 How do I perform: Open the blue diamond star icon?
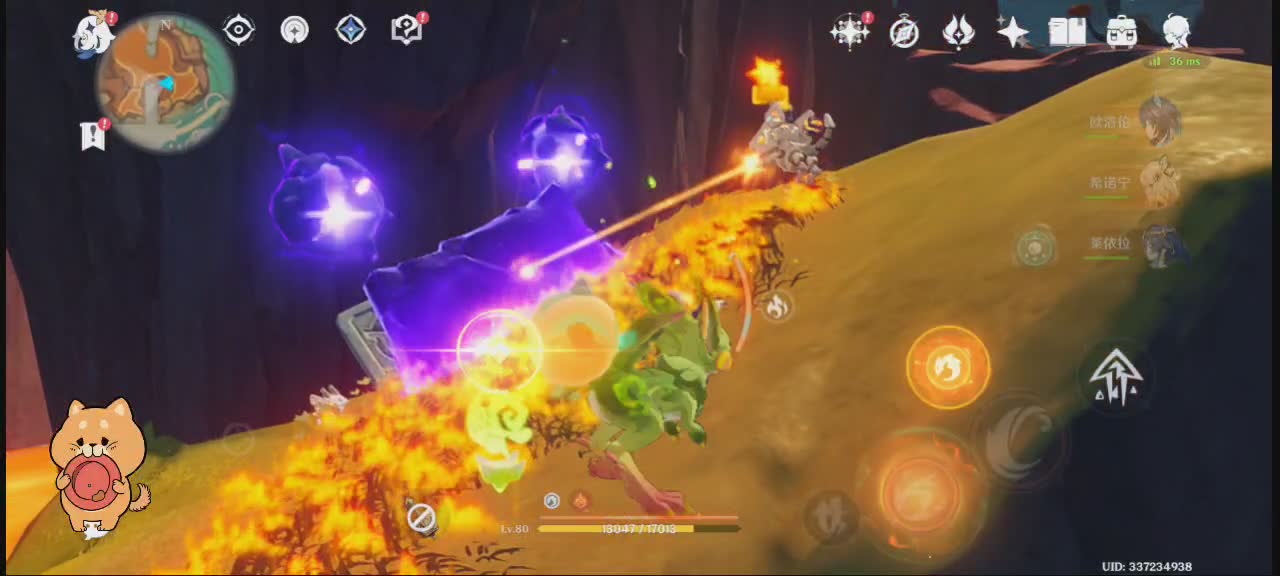[x=350, y=30]
